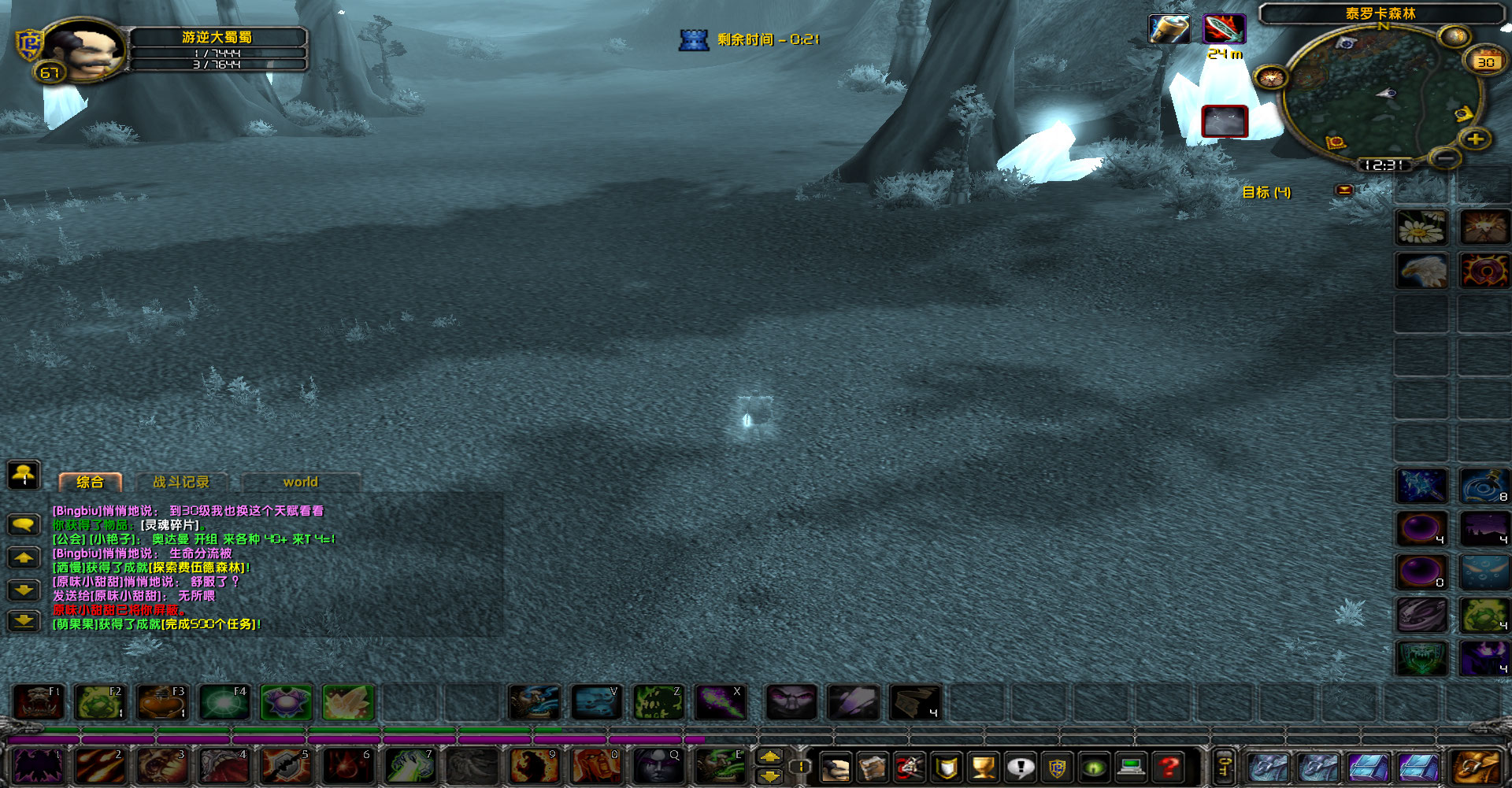The width and height of the screenshot is (1512, 788).
Task: Switch to the 战斗记录 chat tab
Action: pyautogui.click(x=183, y=482)
